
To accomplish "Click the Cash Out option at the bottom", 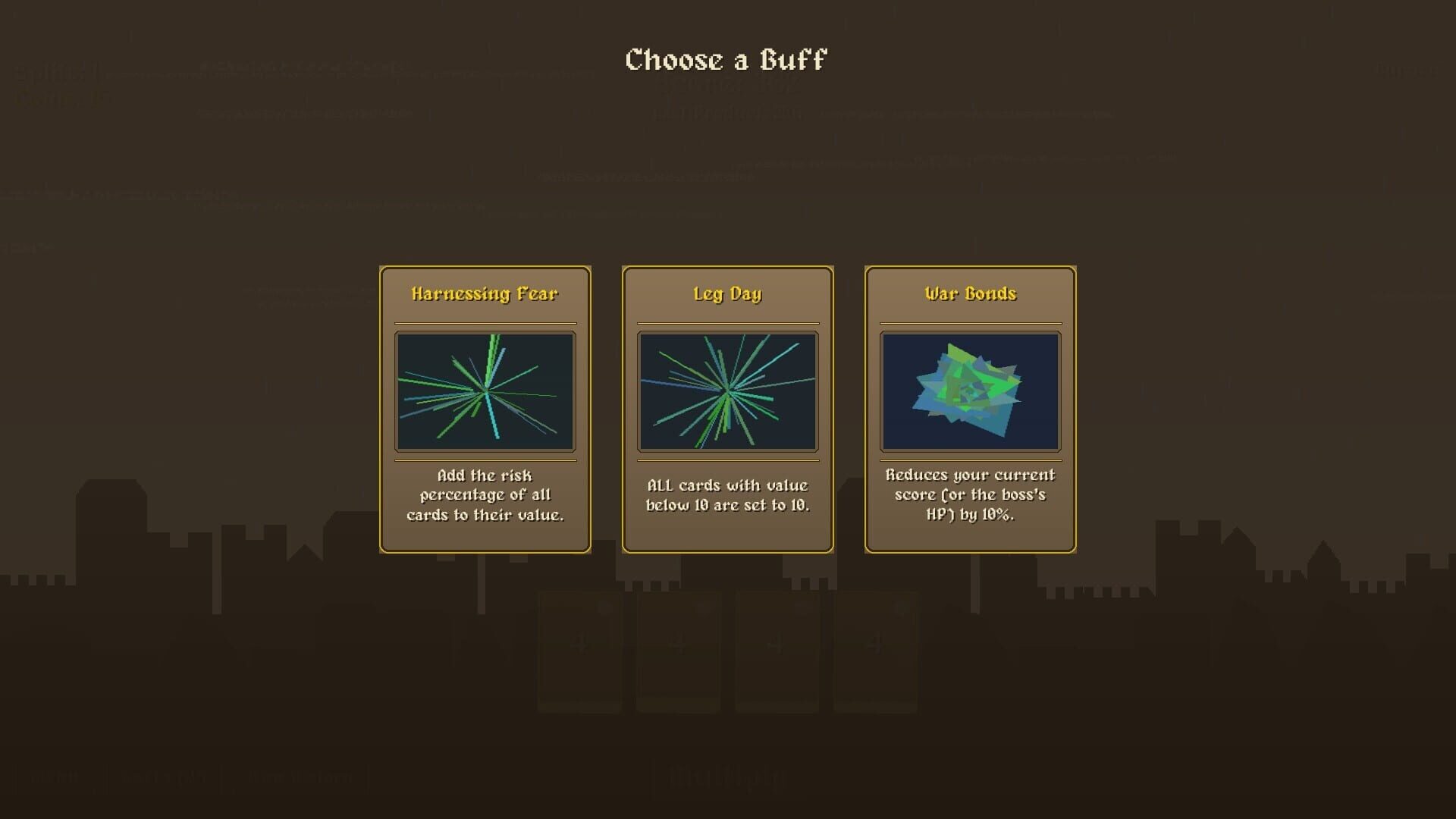I will pyautogui.click(x=164, y=775).
